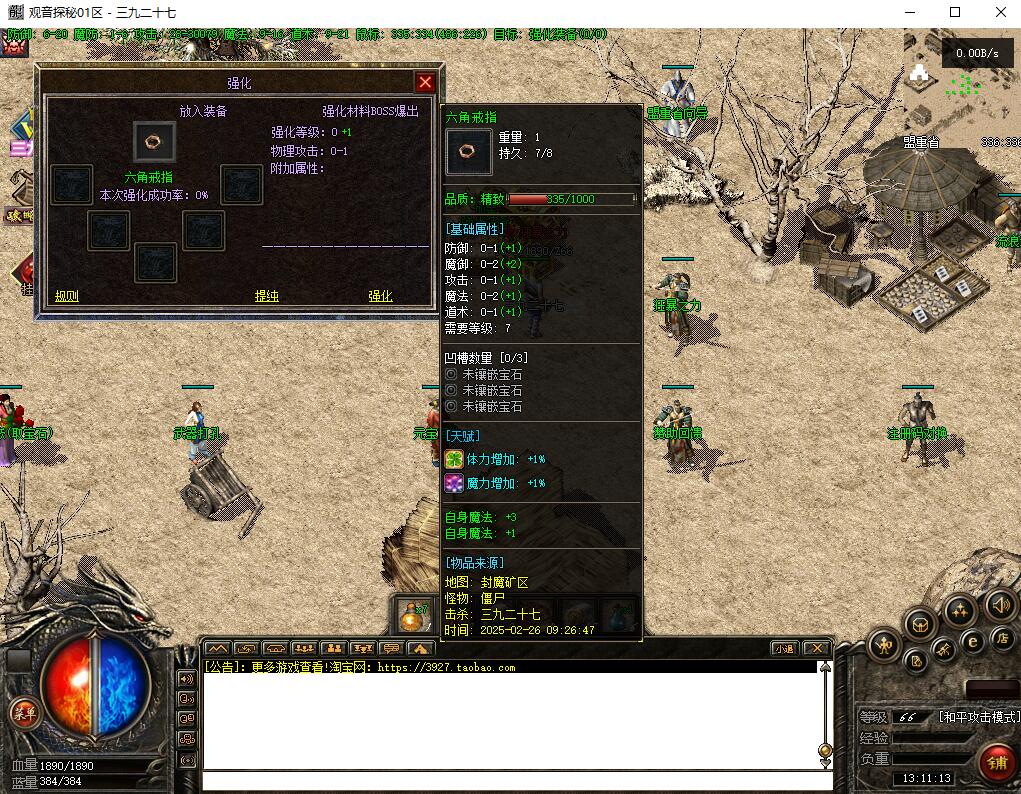Choose the 提纯 purify option
Screen dimensions: 1021x794
(x=267, y=296)
